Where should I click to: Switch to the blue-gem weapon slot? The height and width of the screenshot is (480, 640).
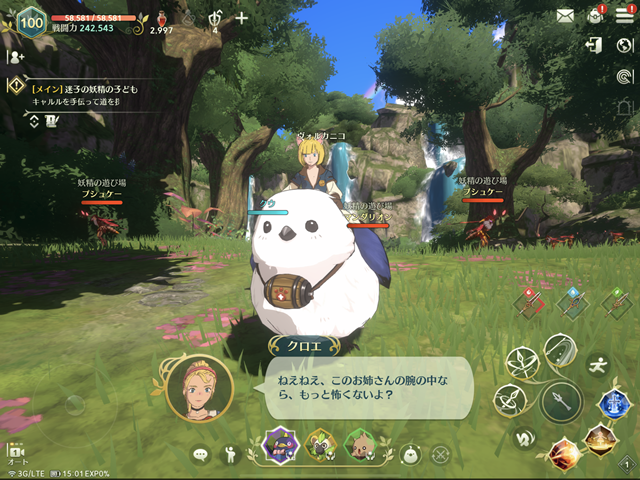(x=573, y=304)
